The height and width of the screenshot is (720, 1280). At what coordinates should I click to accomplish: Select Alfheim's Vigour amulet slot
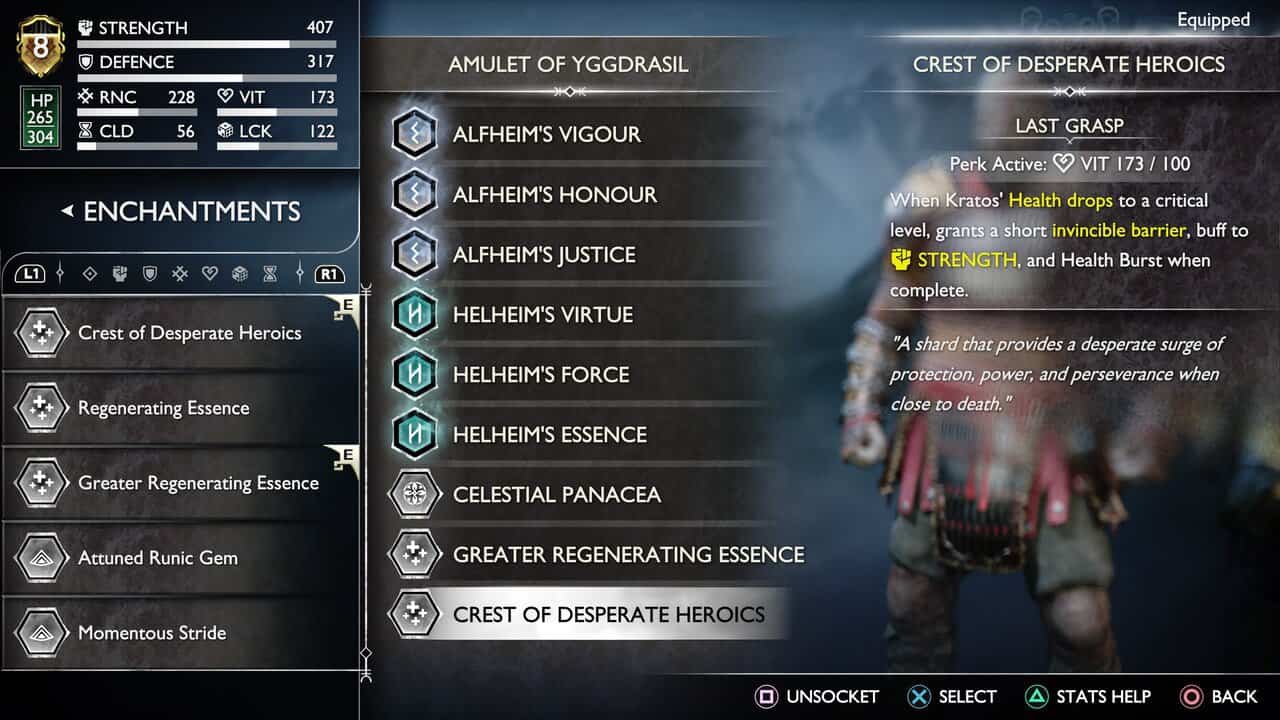[x=546, y=134]
